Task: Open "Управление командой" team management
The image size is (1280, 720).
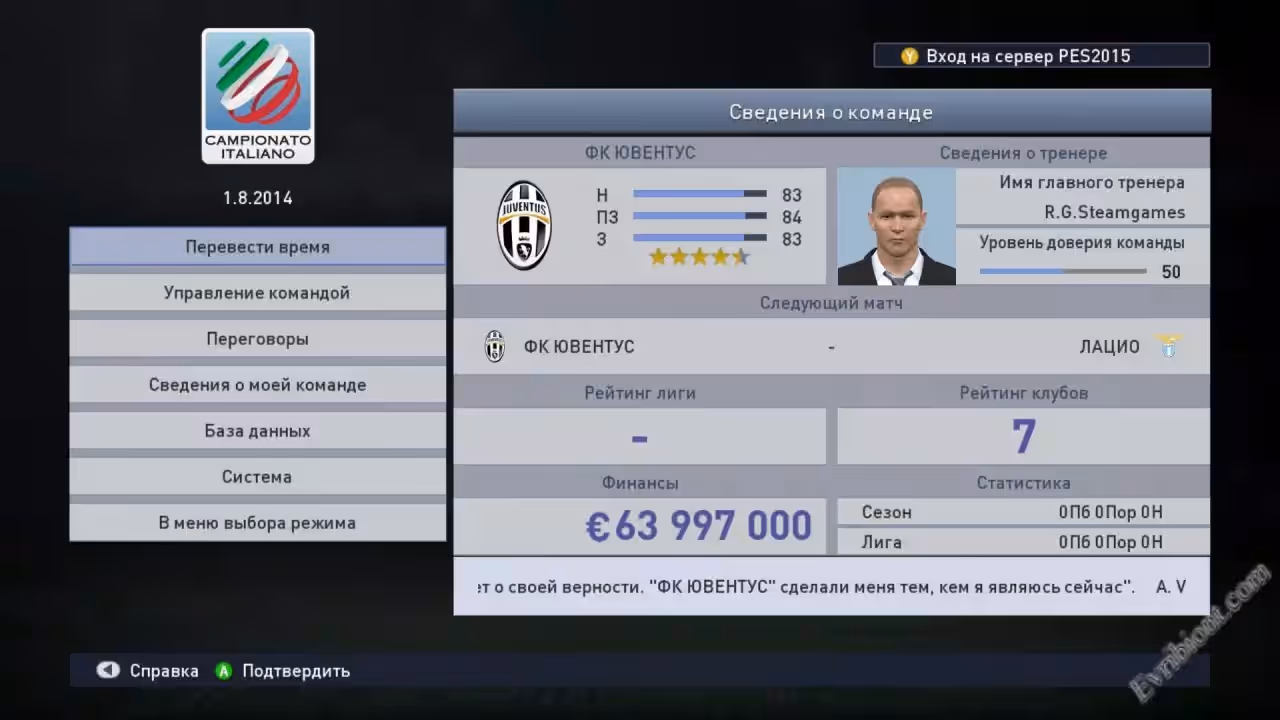Action: tap(257, 293)
